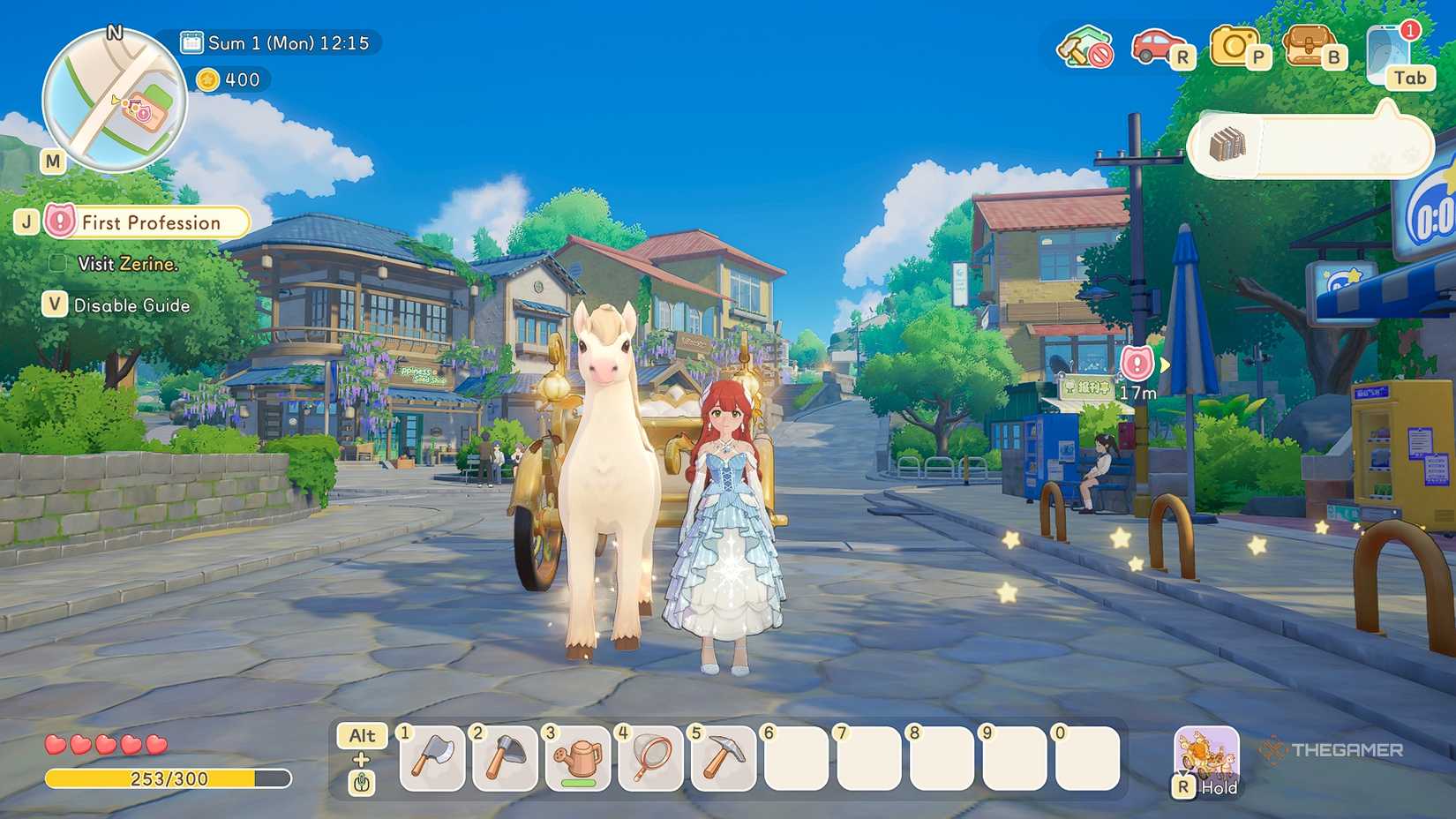Equip the axe from hotbar slot 2

[x=505, y=760]
